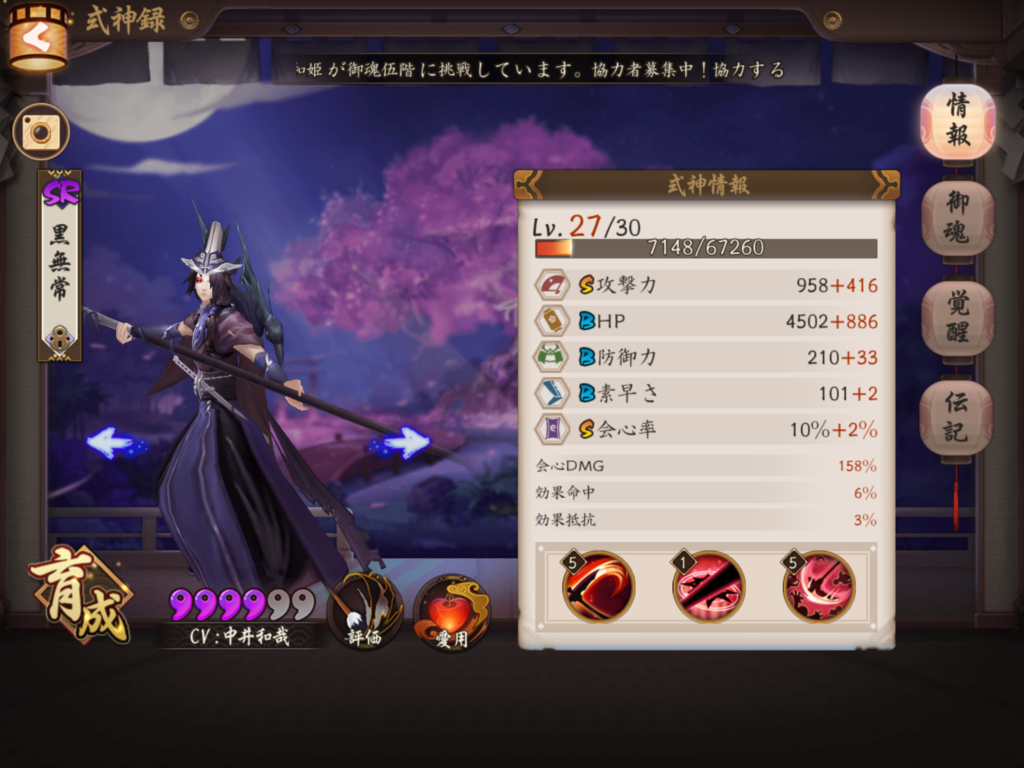Inspect the third scythe skill icon
The width and height of the screenshot is (1024, 768).
tap(819, 586)
